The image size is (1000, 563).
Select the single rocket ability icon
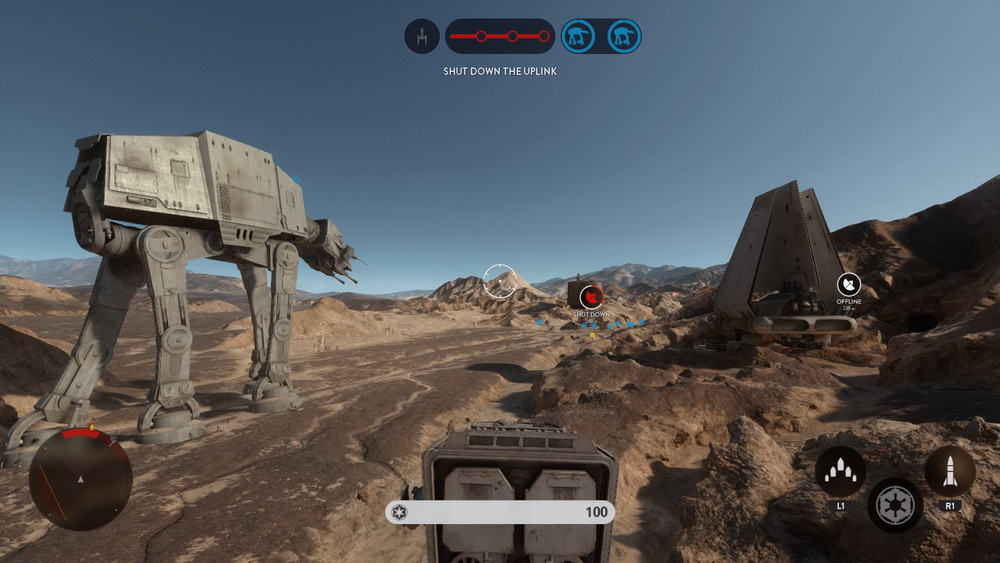(949, 469)
